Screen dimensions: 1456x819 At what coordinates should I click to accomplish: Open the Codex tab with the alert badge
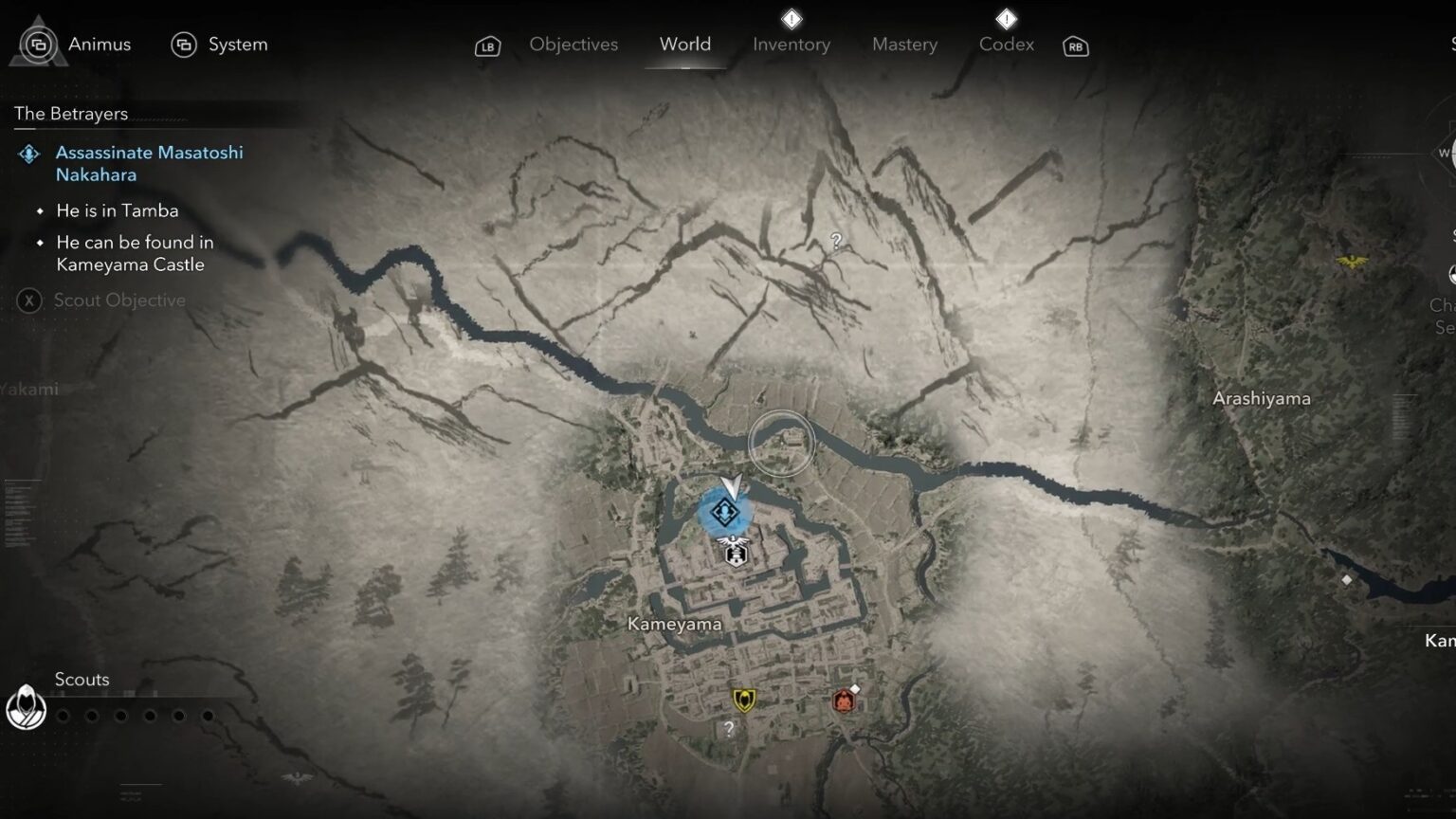[1005, 44]
